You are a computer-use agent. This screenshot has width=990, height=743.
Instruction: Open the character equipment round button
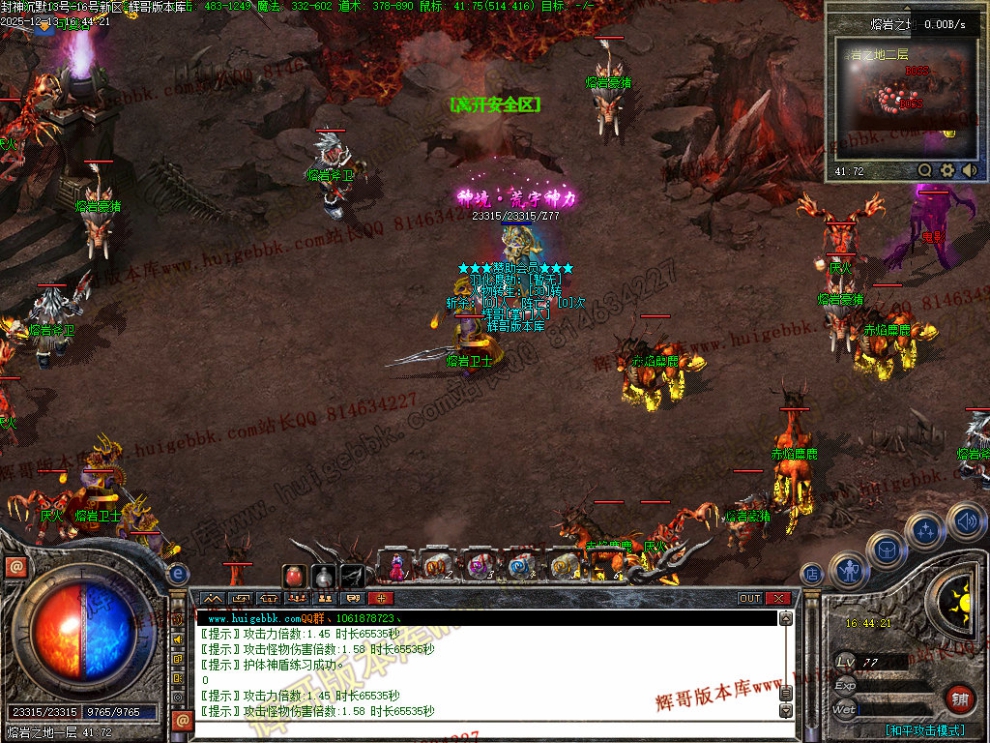[x=848, y=572]
